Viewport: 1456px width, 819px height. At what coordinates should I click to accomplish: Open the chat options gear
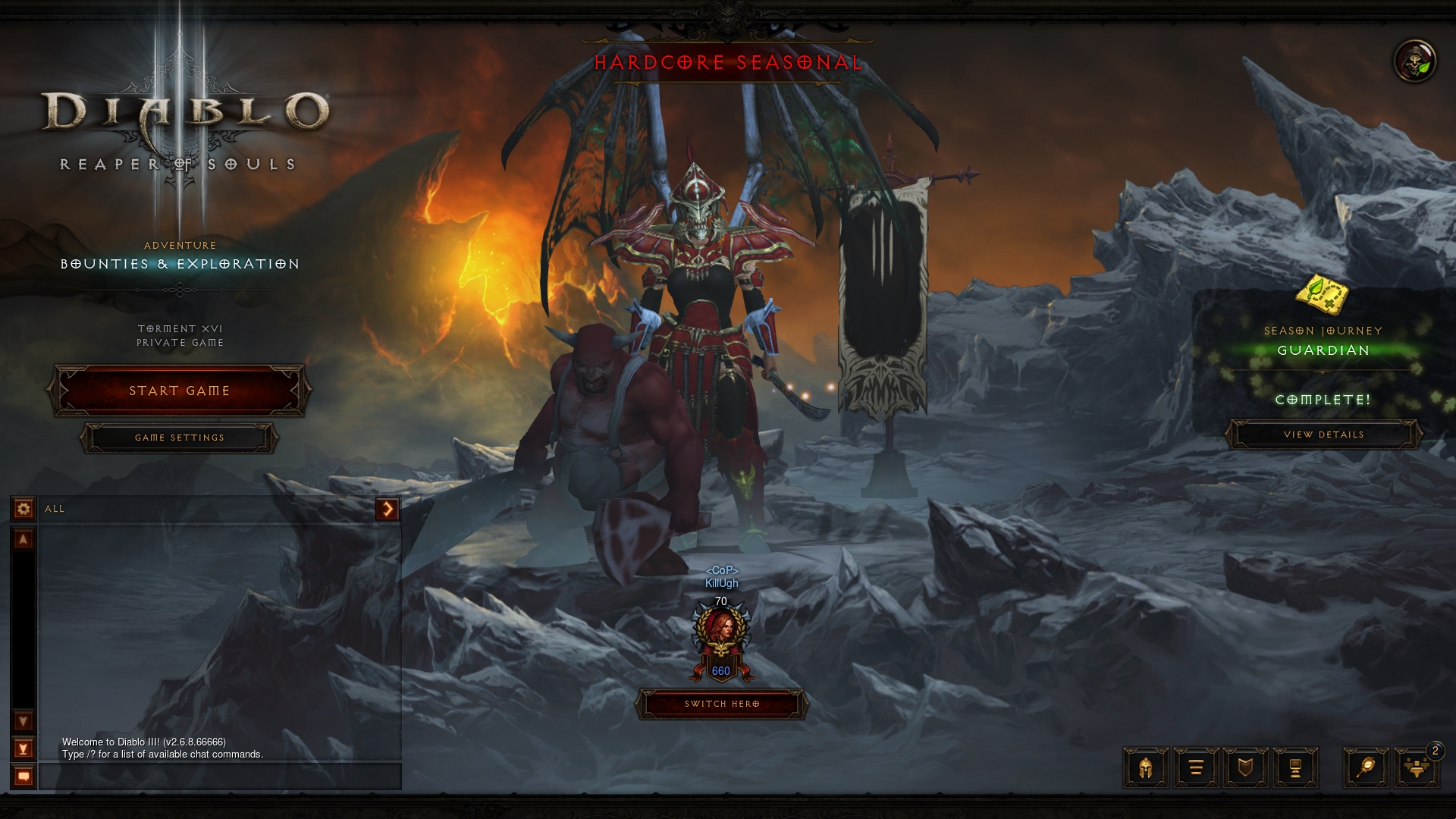(24, 509)
